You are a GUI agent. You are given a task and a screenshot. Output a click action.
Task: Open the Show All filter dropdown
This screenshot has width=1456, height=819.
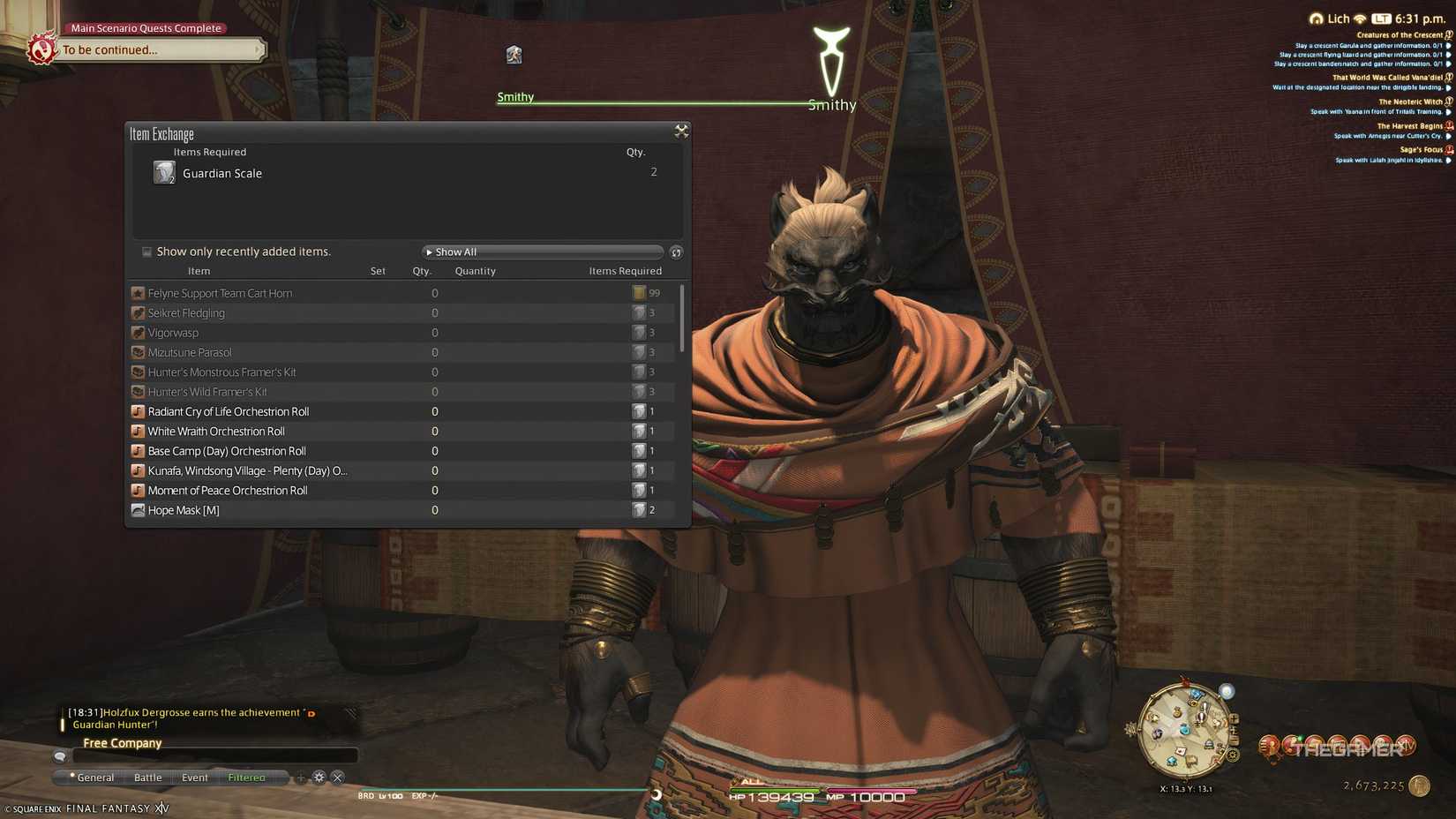542,252
